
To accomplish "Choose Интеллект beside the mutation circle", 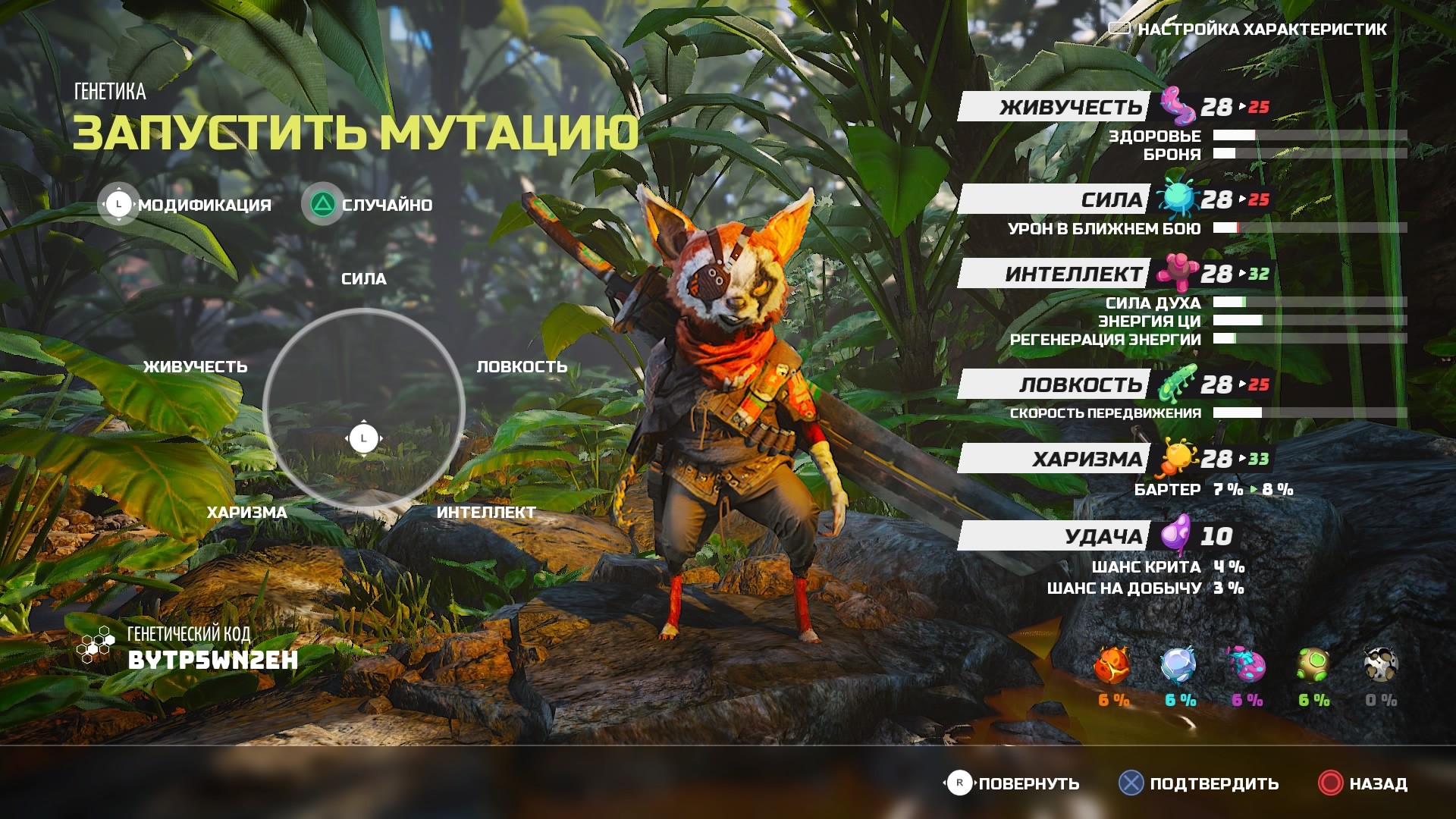I will [x=486, y=513].
